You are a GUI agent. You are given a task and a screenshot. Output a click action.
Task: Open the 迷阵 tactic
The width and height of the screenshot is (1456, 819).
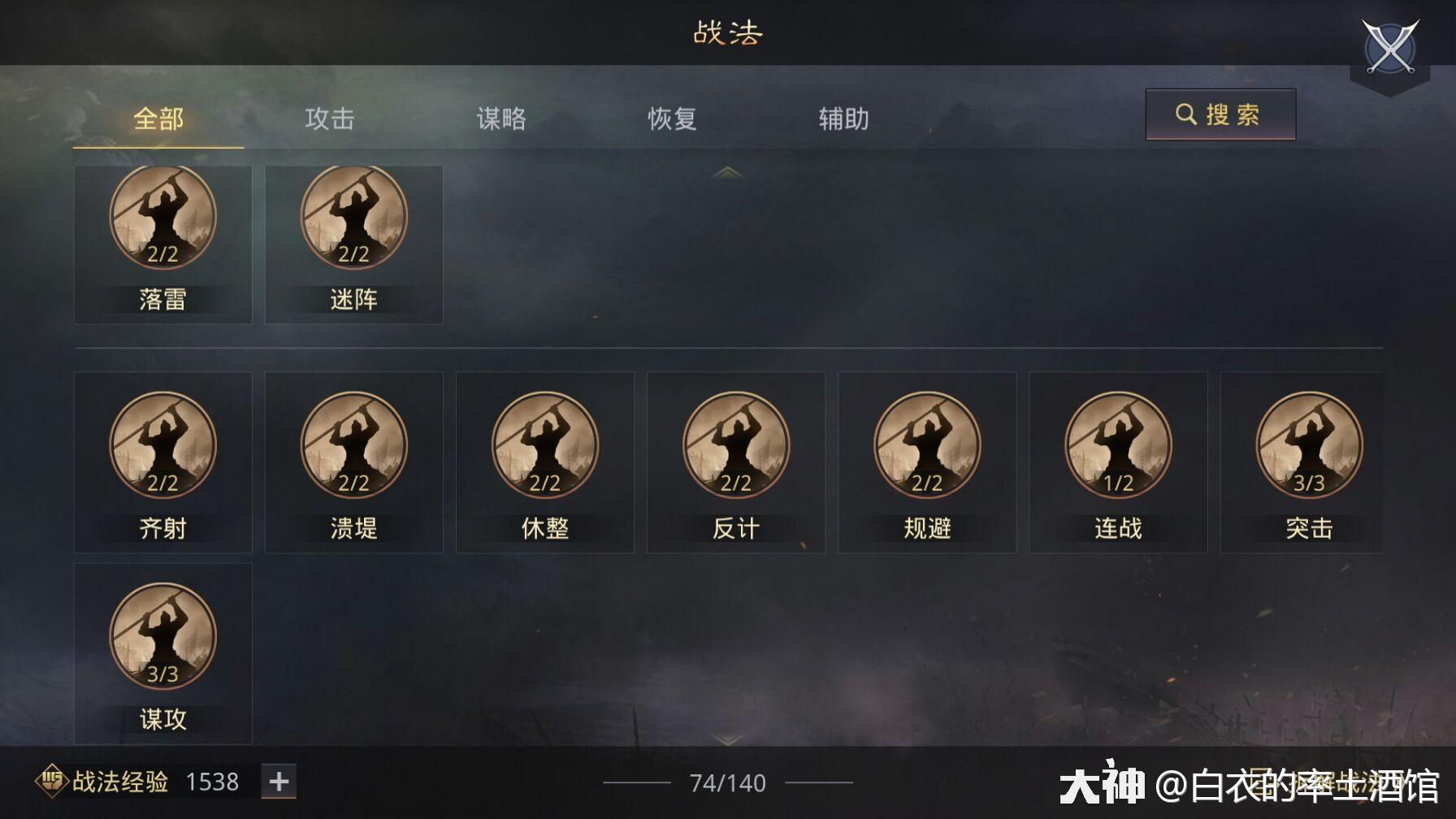tap(353, 215)
